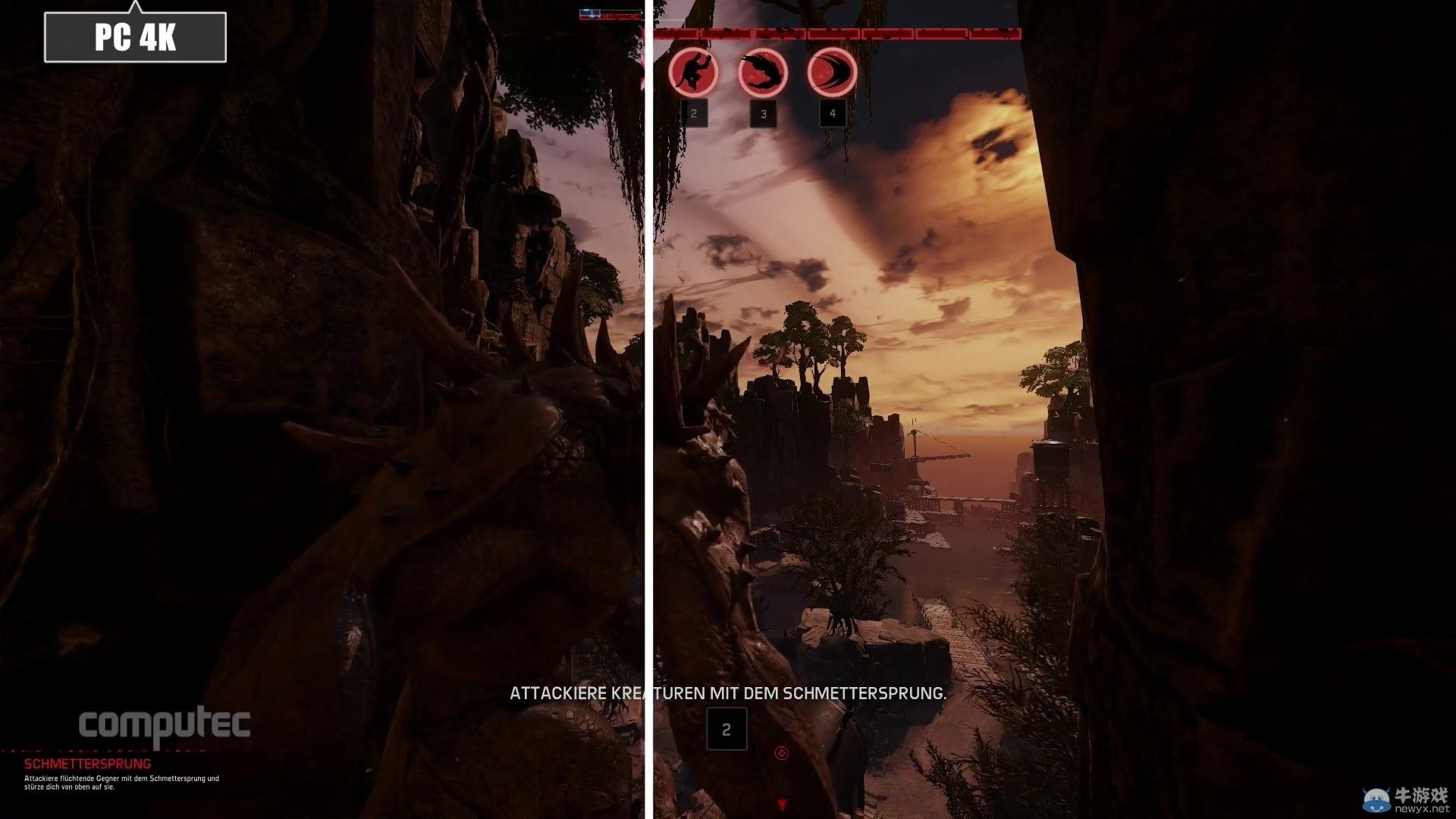
Task: Activate the Leap Smash jumping-figure ability
Action: 693,73
